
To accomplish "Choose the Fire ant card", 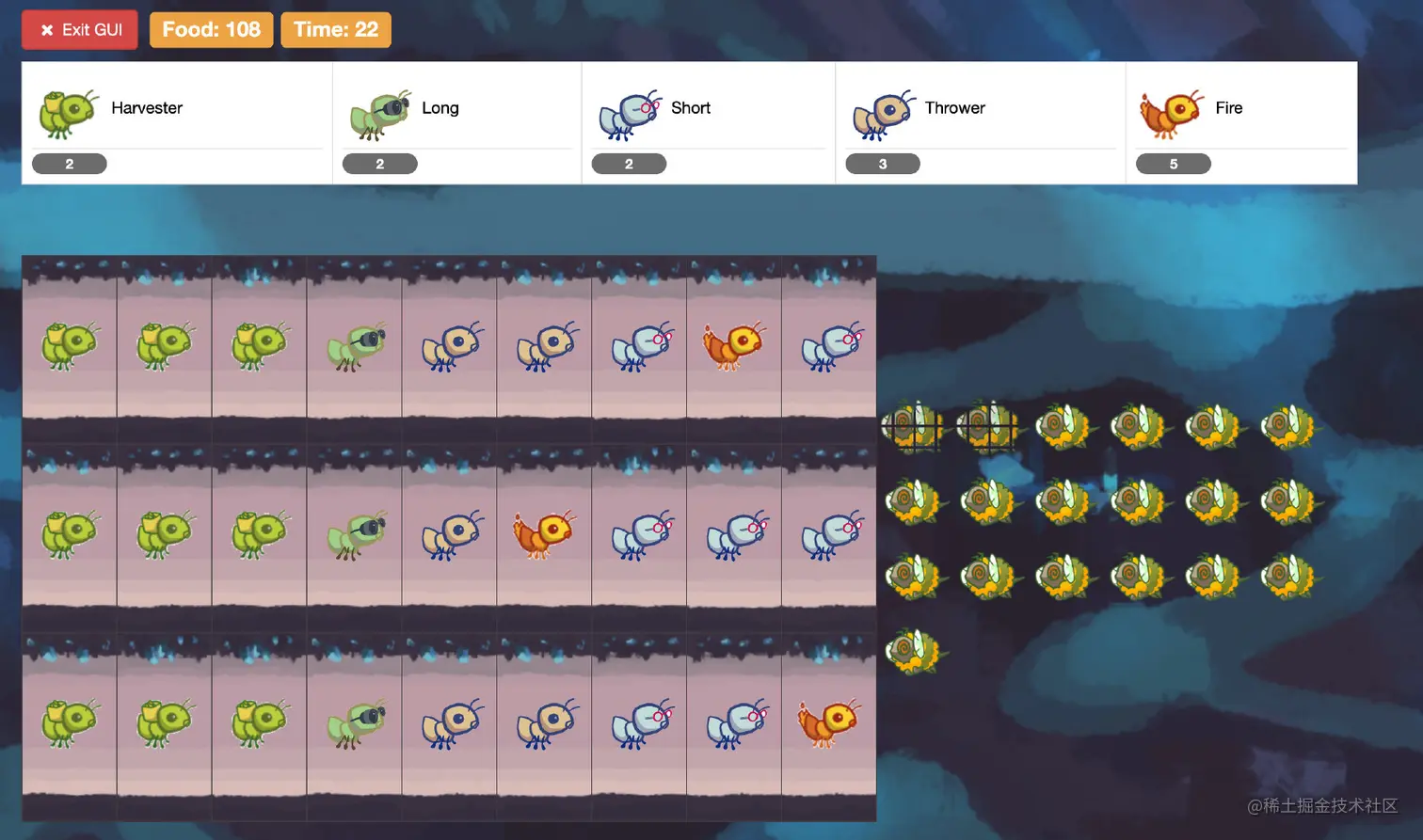I will pyautogui.click(x=1240, y=122).
